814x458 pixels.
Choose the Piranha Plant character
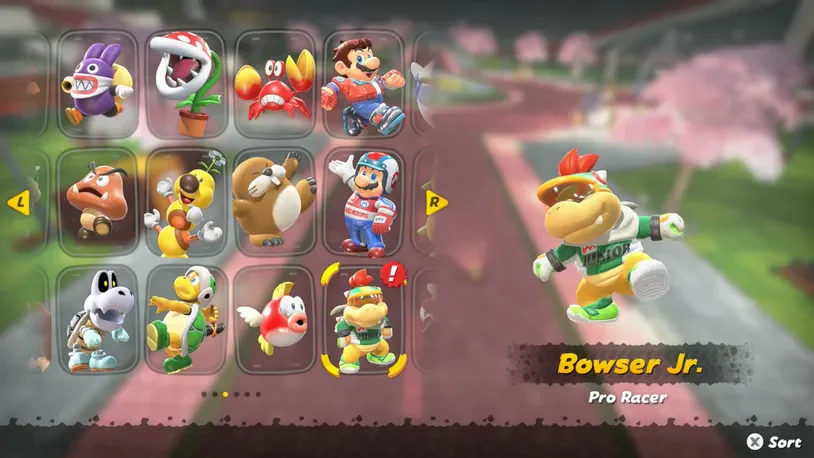tap(186, 84)
